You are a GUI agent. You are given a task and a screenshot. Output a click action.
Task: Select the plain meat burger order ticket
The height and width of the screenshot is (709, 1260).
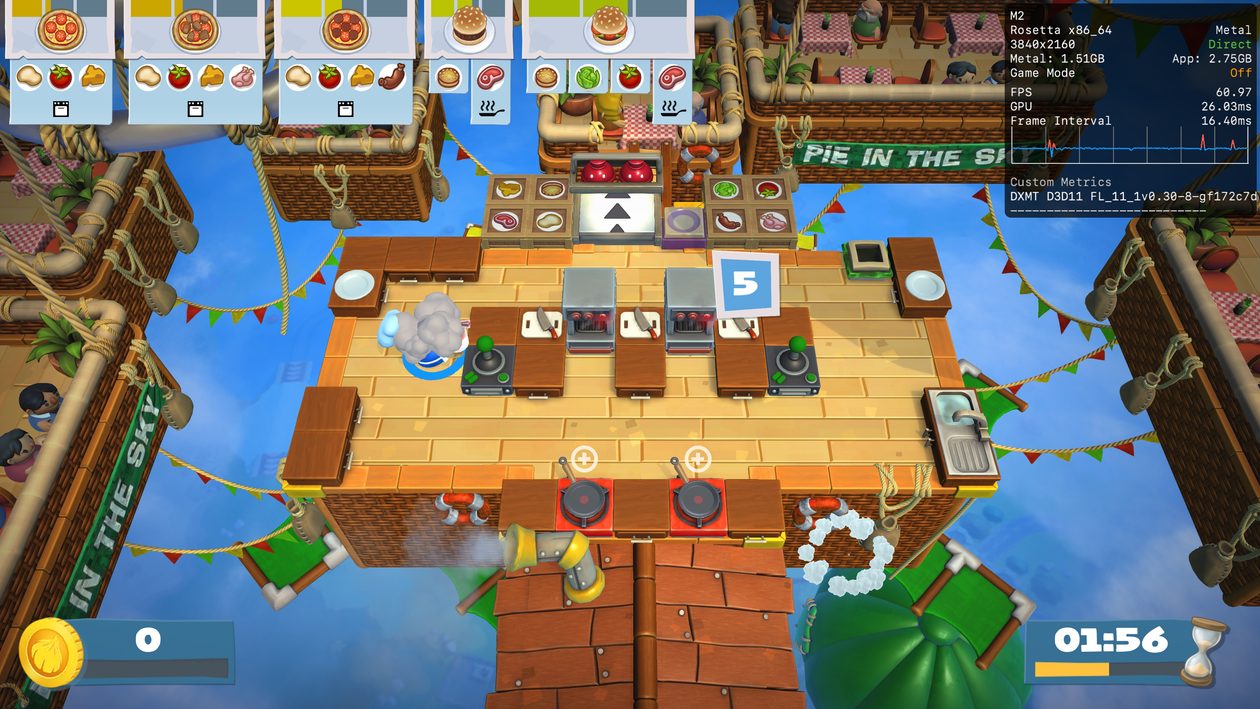pos(468,55)
